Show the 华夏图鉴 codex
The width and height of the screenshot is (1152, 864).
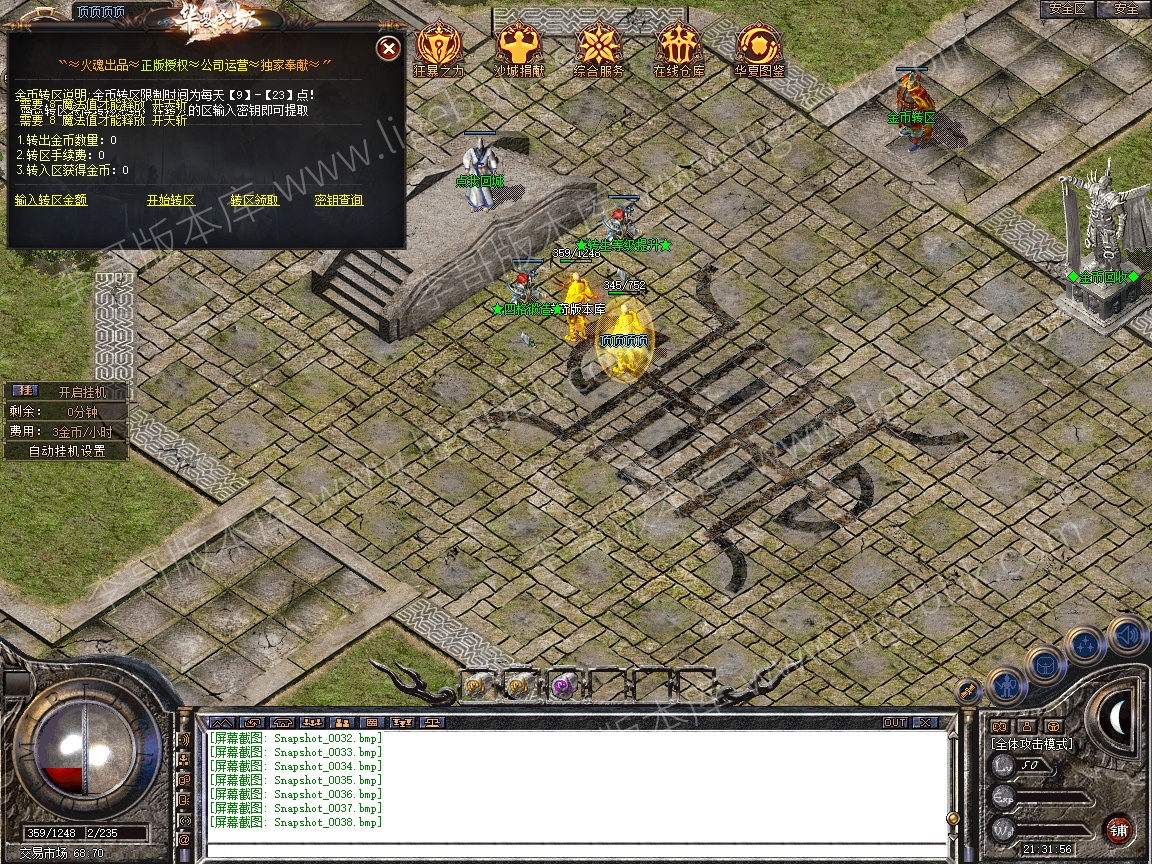pos(760,46)
